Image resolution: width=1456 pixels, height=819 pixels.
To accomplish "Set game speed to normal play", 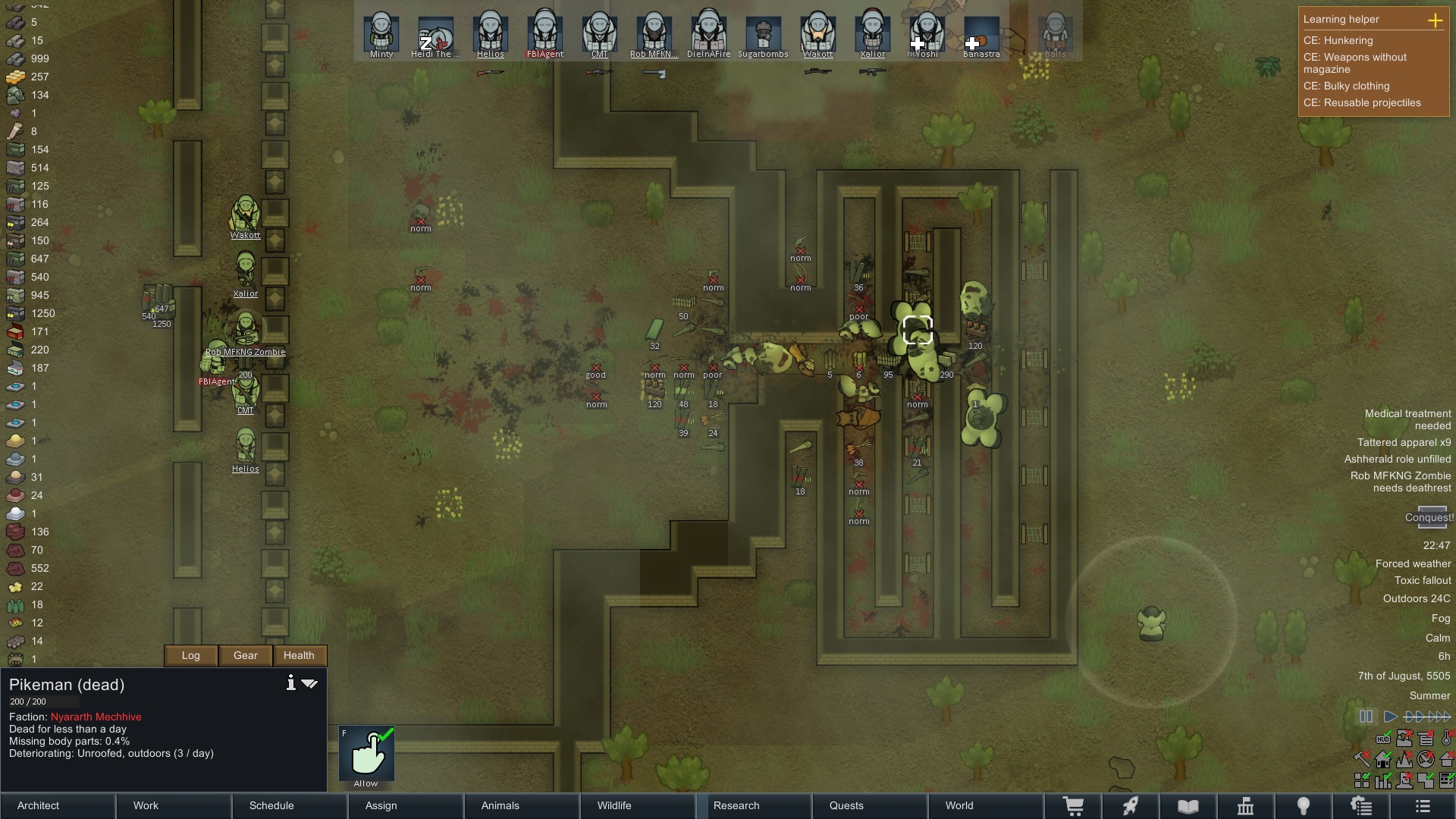I will pyautogui.click(x=1390, y=717).
